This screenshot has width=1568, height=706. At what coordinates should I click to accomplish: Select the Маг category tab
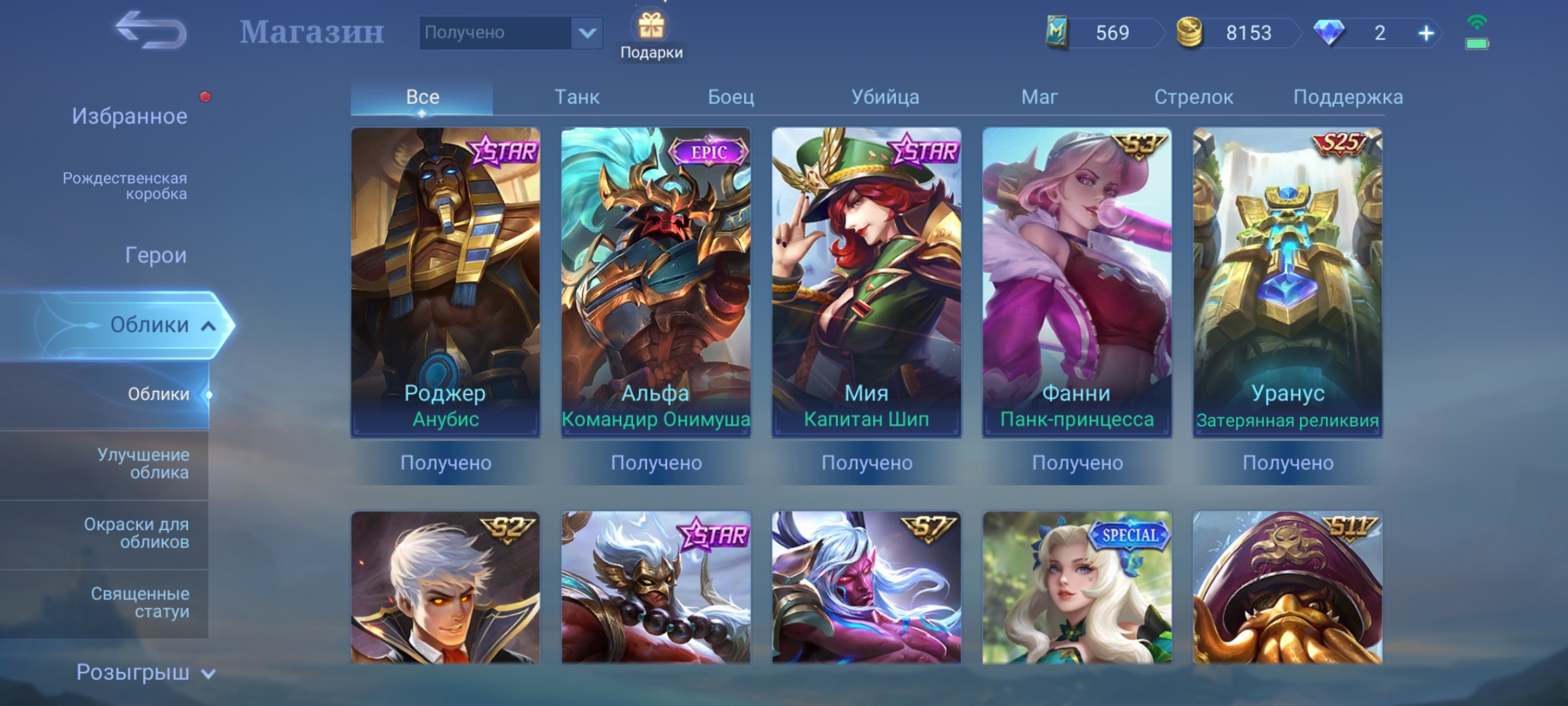point(1039,97)
